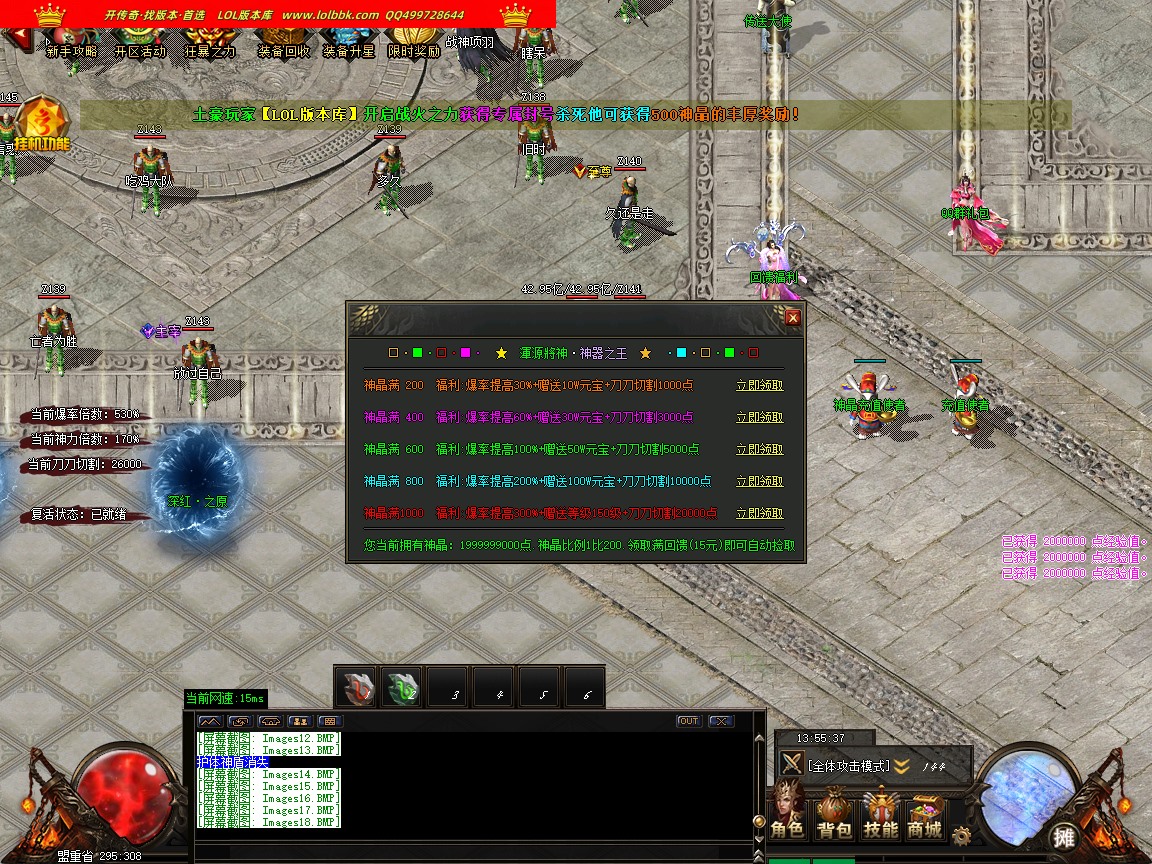Image resolution: width=1152 pixels, height=864 pixels.
Task: Click the OUT button on chat panel
Action: [688, 721]
